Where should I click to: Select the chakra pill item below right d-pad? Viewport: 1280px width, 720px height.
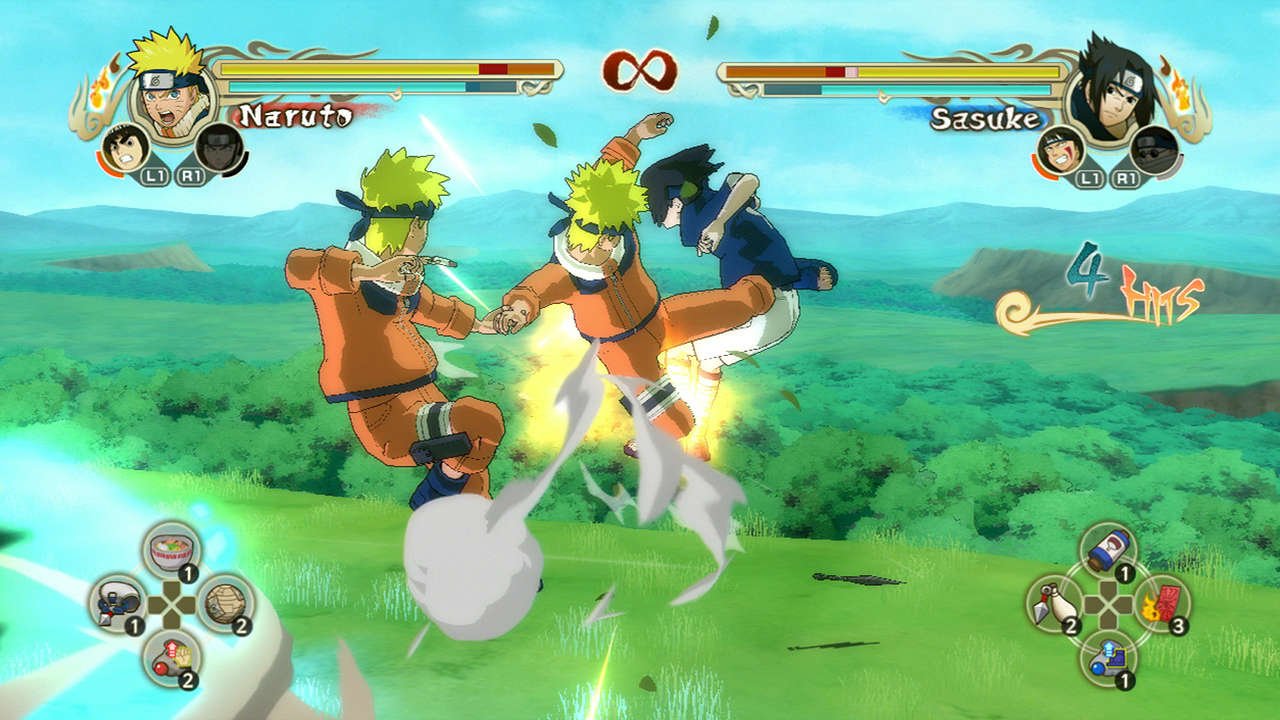pyautogui.click(x=1109, y=660)
